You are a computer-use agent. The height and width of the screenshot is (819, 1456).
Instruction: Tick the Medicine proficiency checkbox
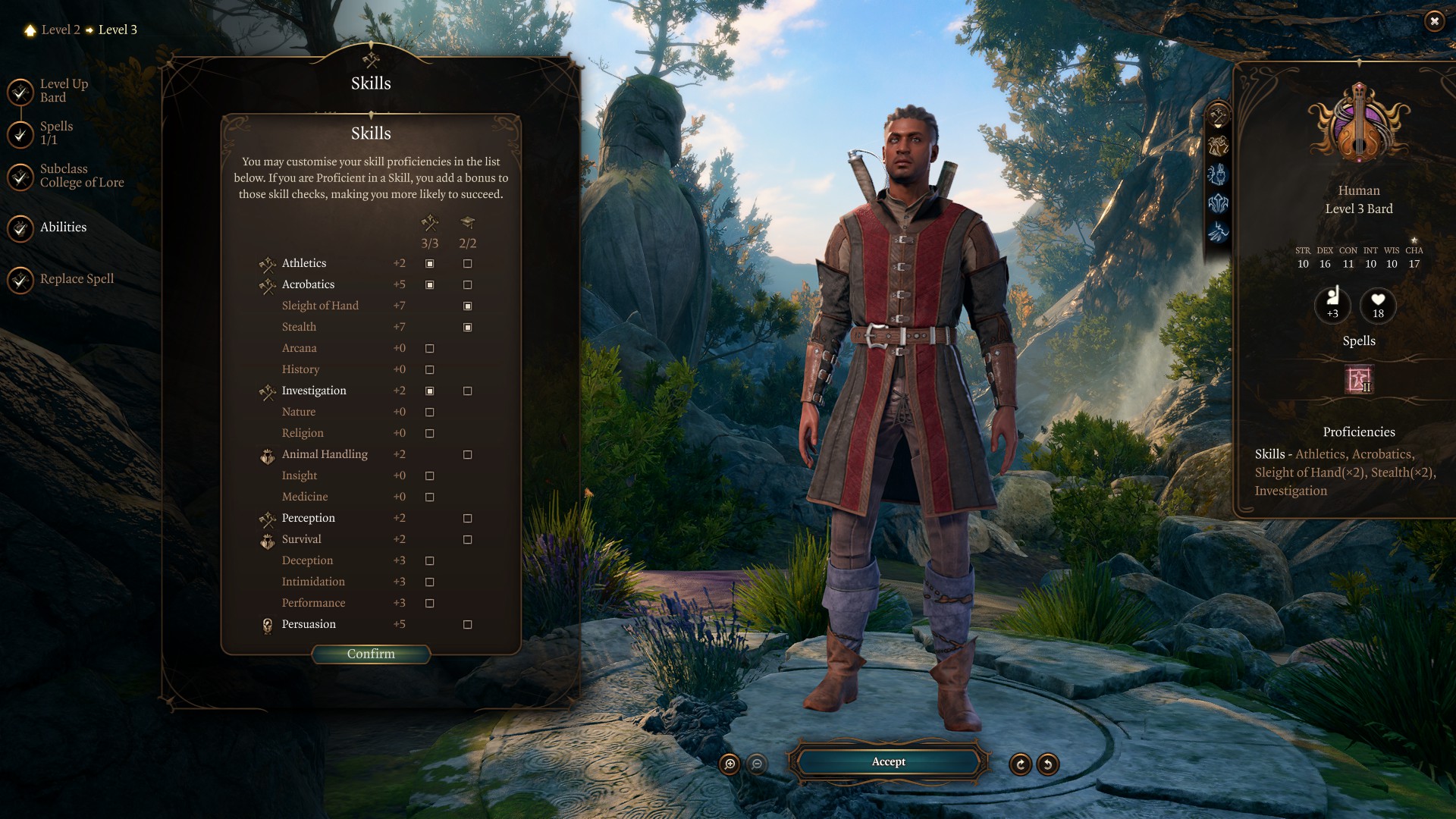pyautogui.click(x=430, y=497)
